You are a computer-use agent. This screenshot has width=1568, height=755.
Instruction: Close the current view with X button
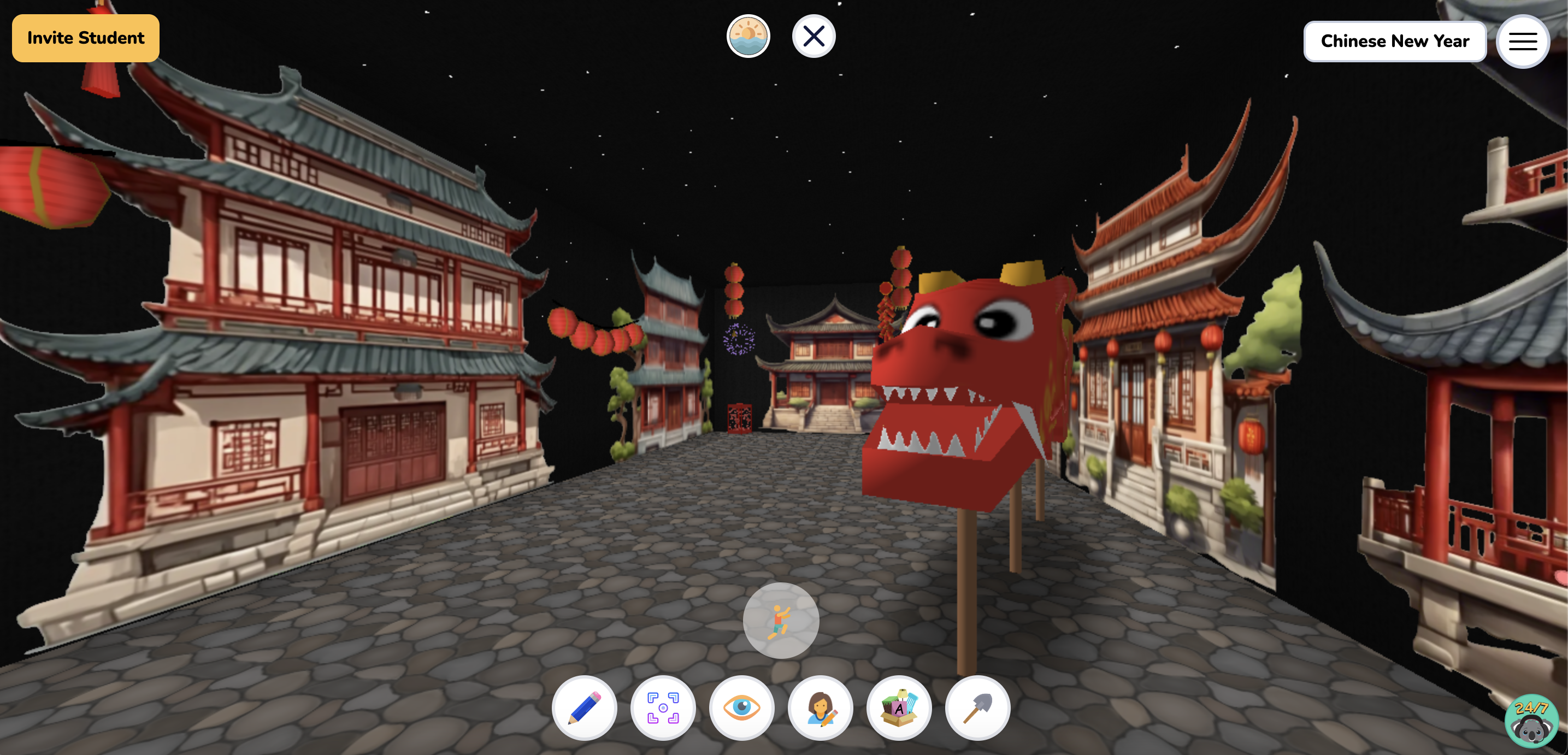(x=814, y=36)
